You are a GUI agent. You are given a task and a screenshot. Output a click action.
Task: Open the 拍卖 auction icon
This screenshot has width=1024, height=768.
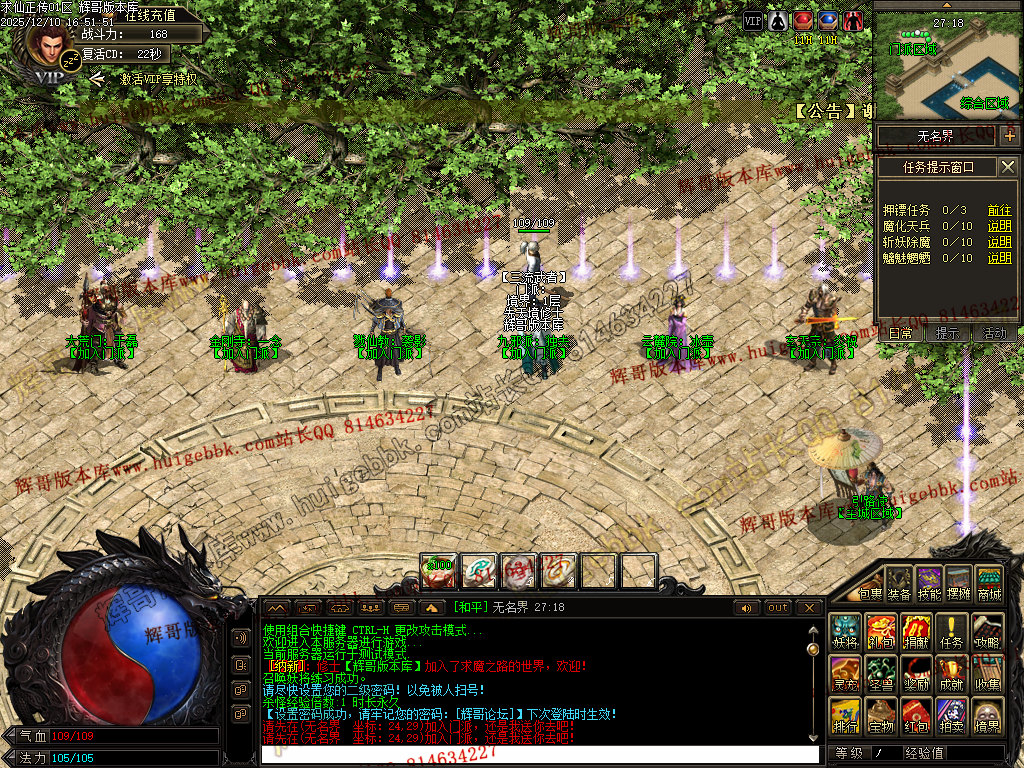[x=953, y=716]
